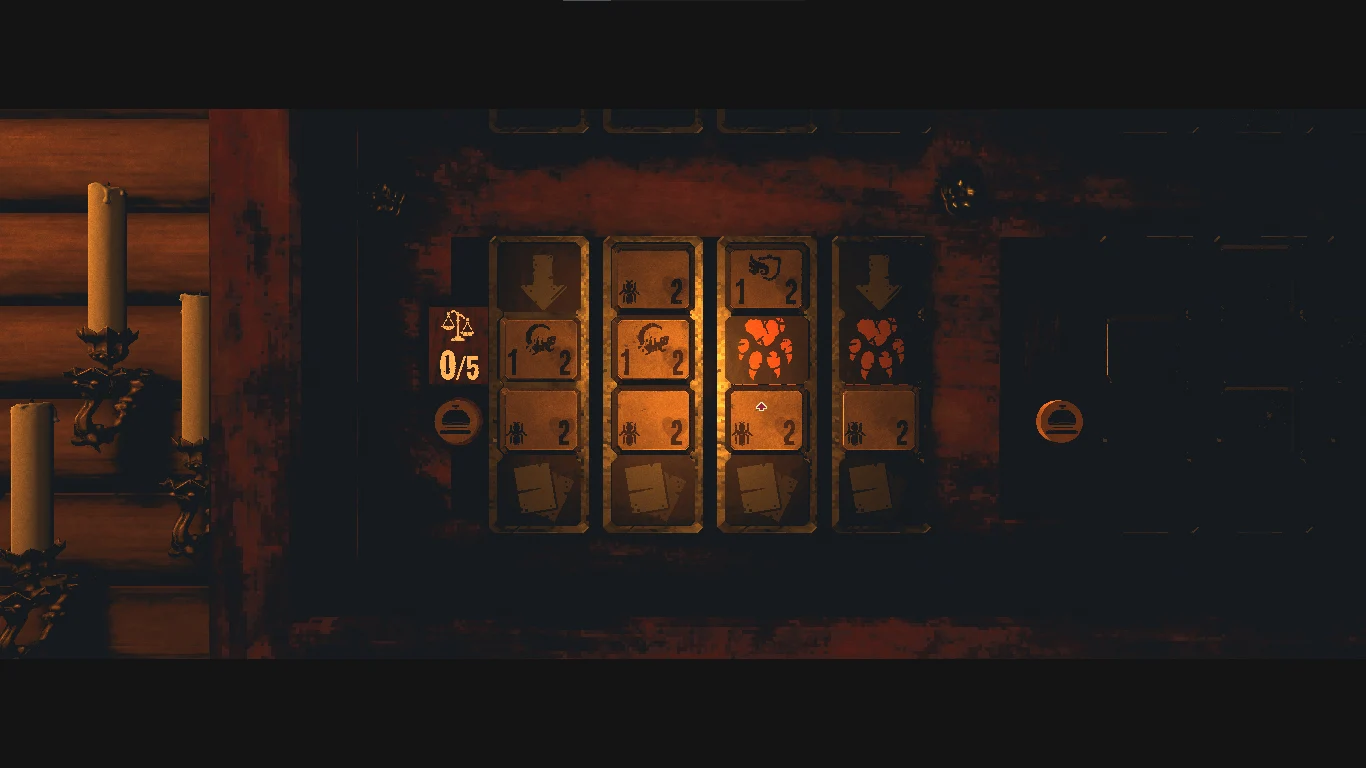
Task: Select the 1/2 beast card in the second lane
Action: [x=653, y=351]
